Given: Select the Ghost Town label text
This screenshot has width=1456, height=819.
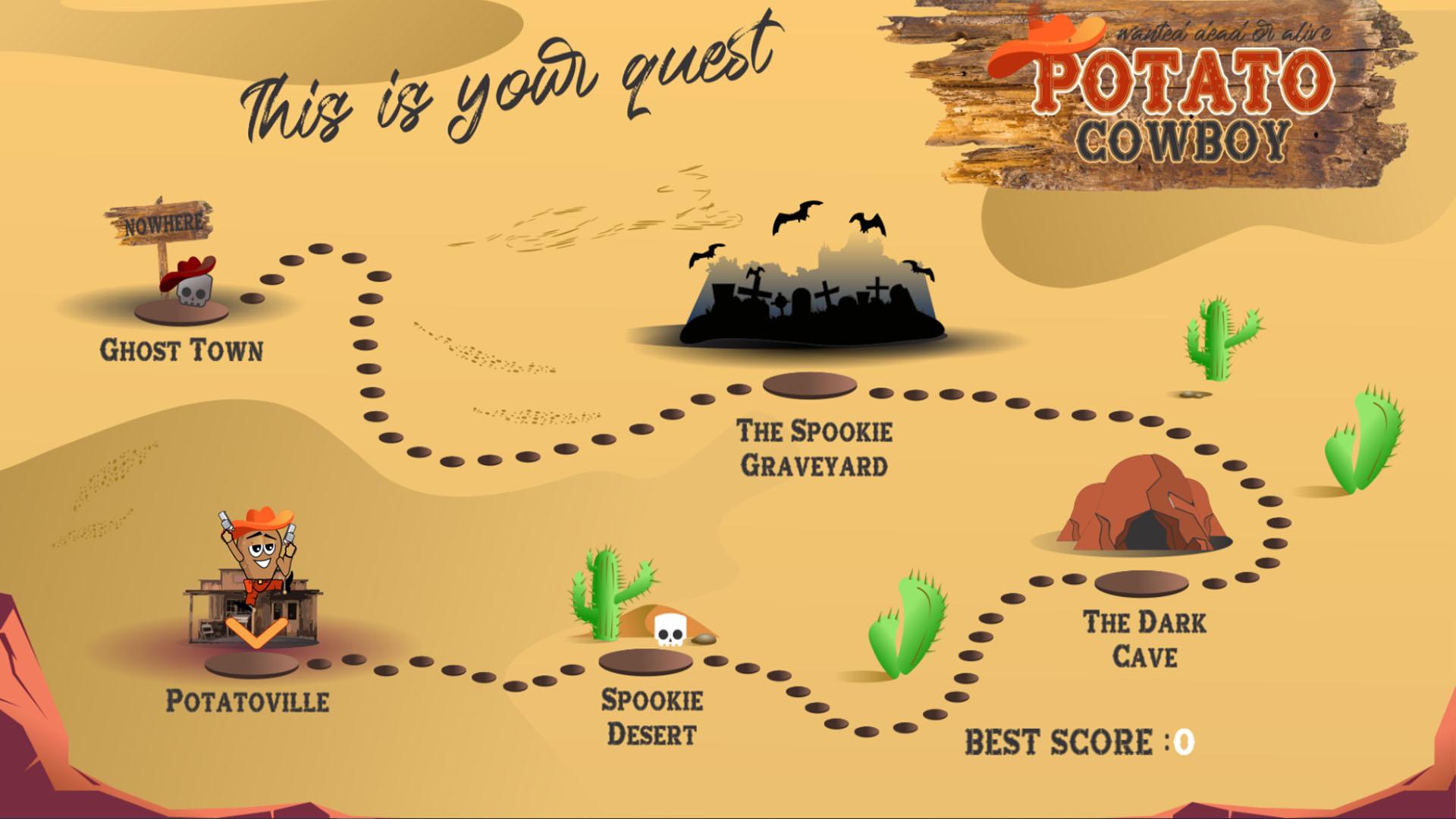Looking at the screenshot, I should click(x=182, y=350).
